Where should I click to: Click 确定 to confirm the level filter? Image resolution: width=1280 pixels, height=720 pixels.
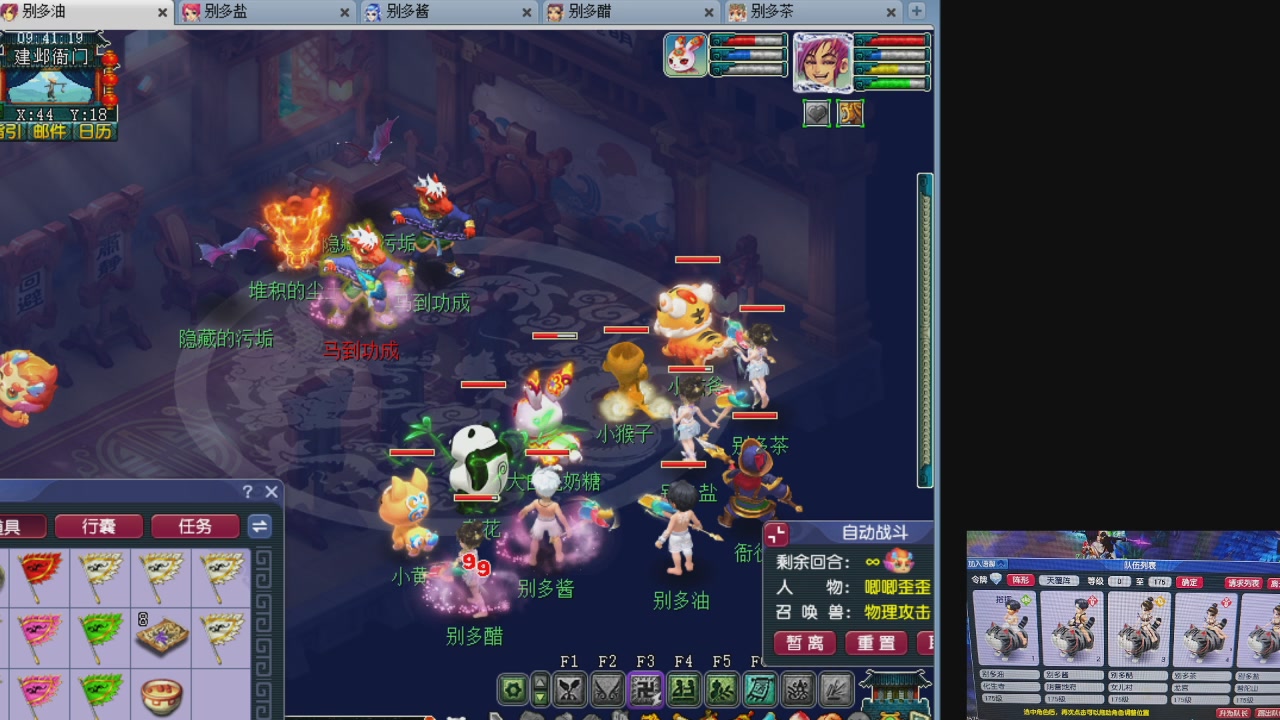(1188, 582)
